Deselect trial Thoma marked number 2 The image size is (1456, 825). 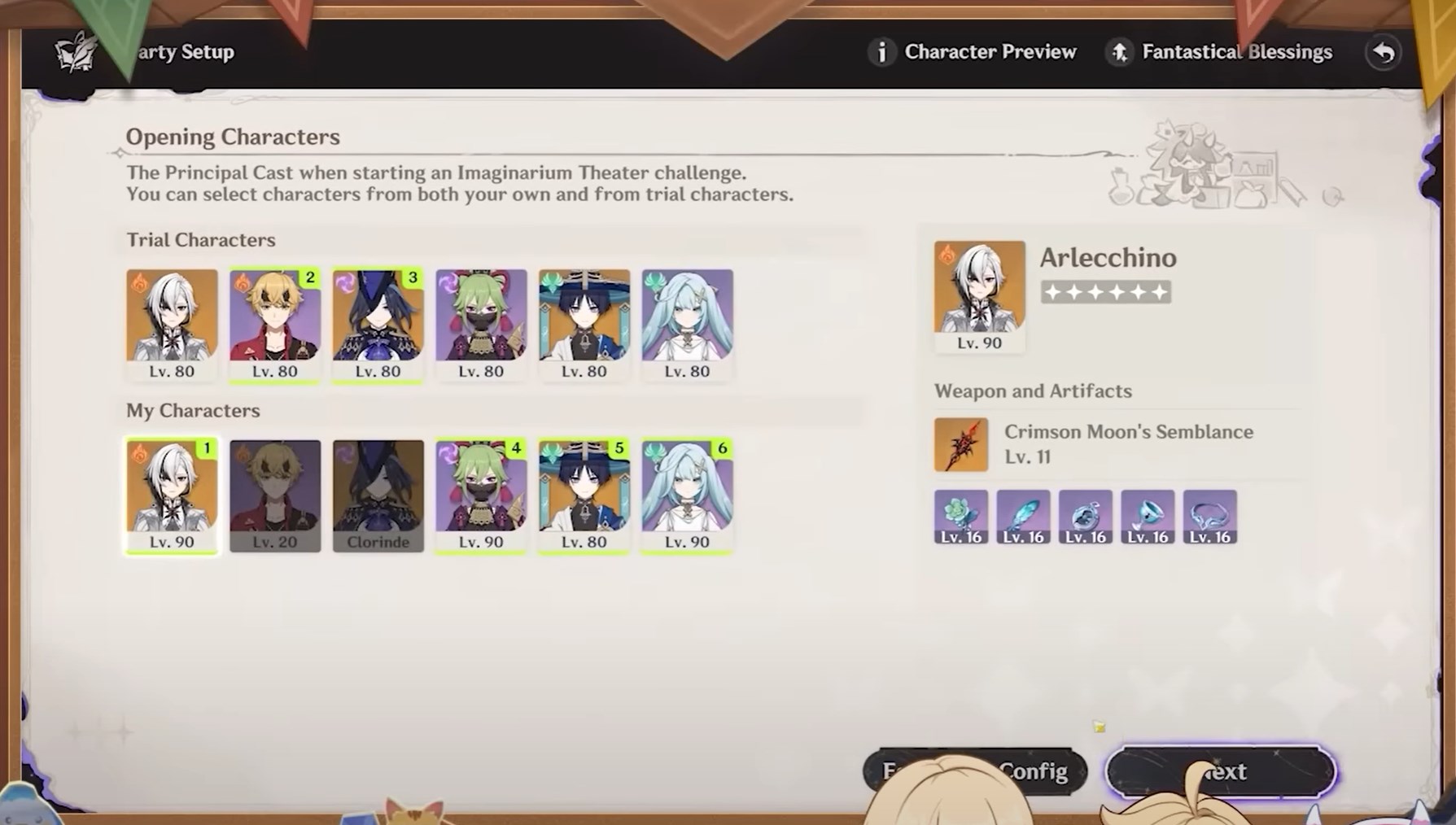(x=274, y=321)
